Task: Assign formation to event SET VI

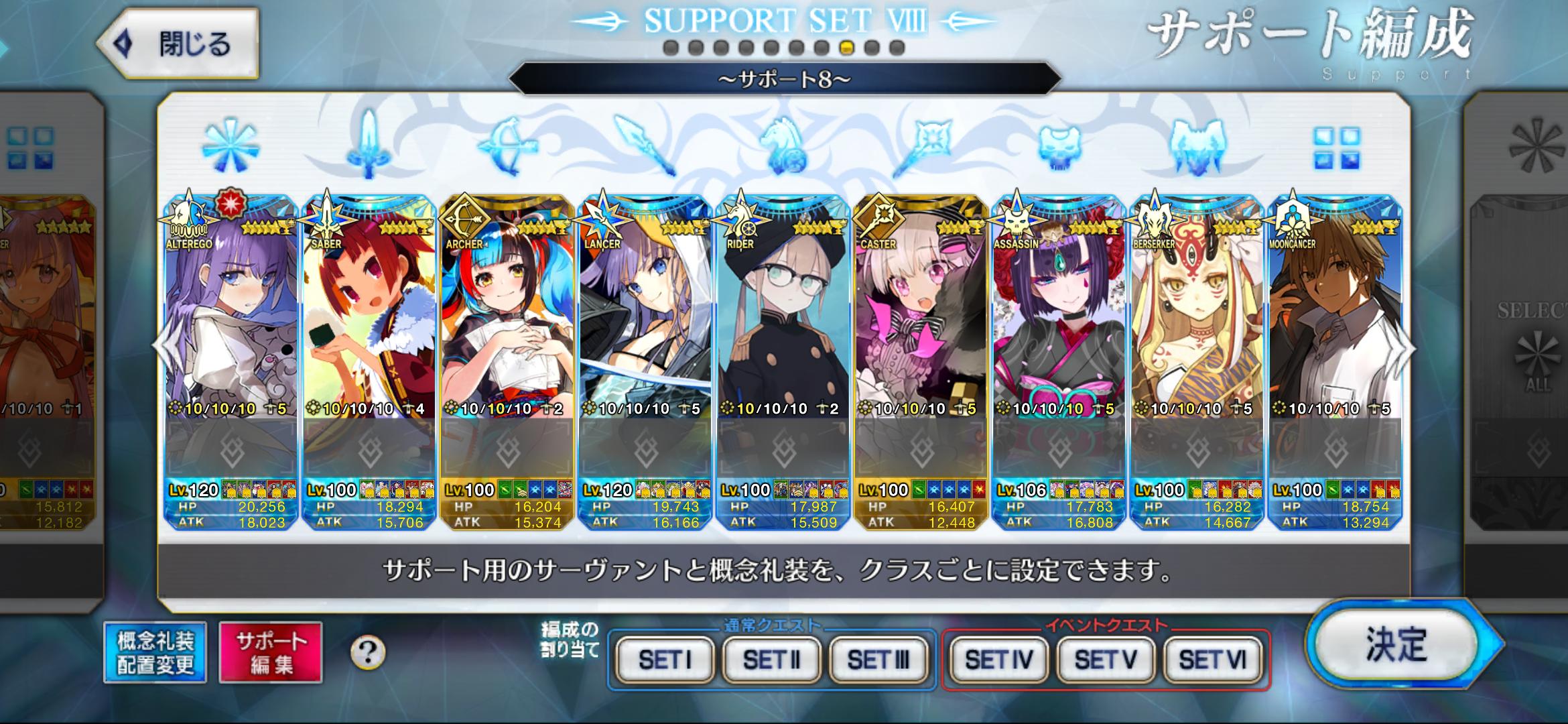Action: (1212, 660)
